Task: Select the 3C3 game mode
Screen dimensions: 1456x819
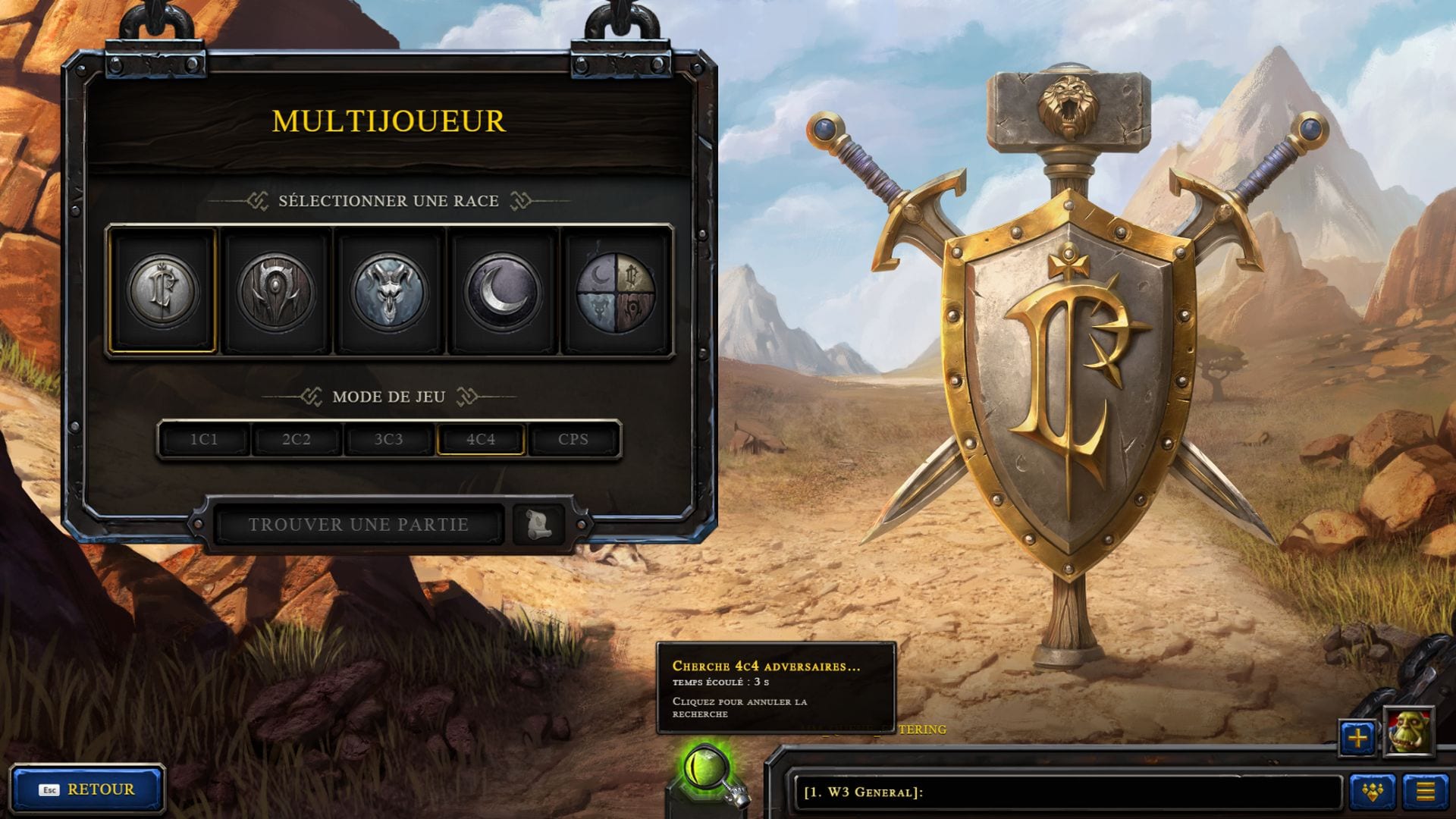Action: point(388,440)
